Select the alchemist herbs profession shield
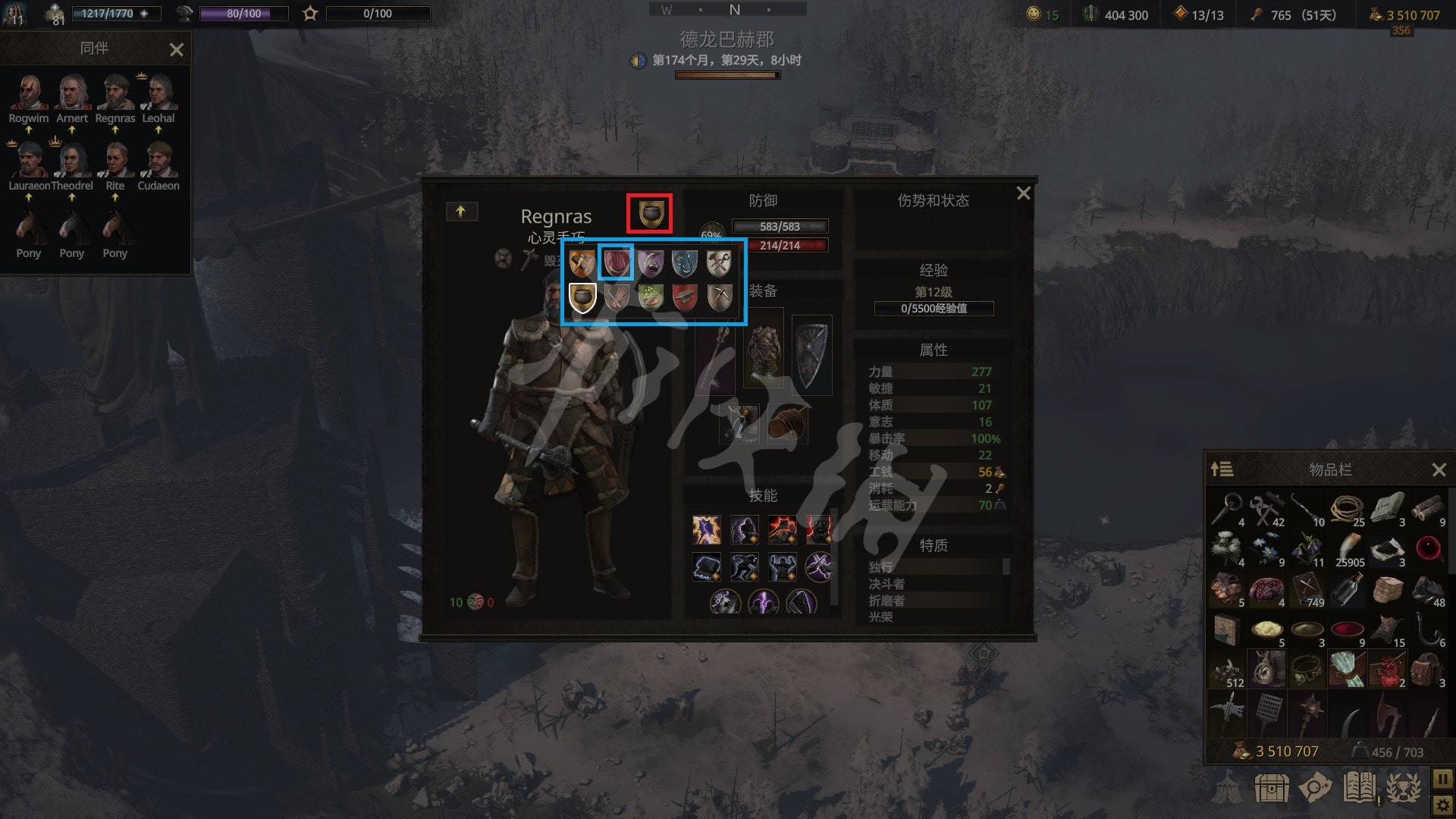The height and width of the screenshot is (819, 1456). (x=650, y=297)
